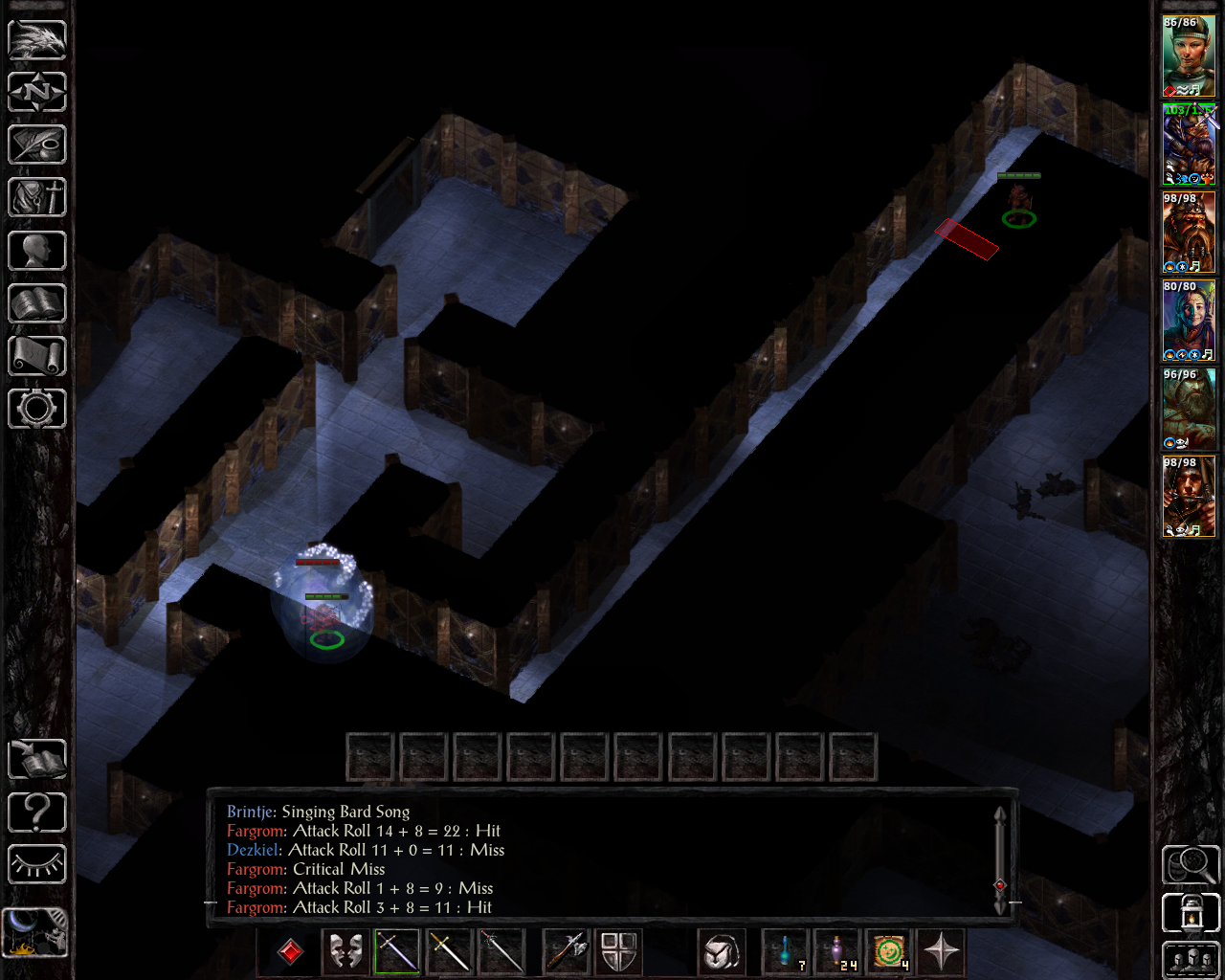Activate the red gem button on action bar
This screenshot has height=980, width=1225.
290,951
